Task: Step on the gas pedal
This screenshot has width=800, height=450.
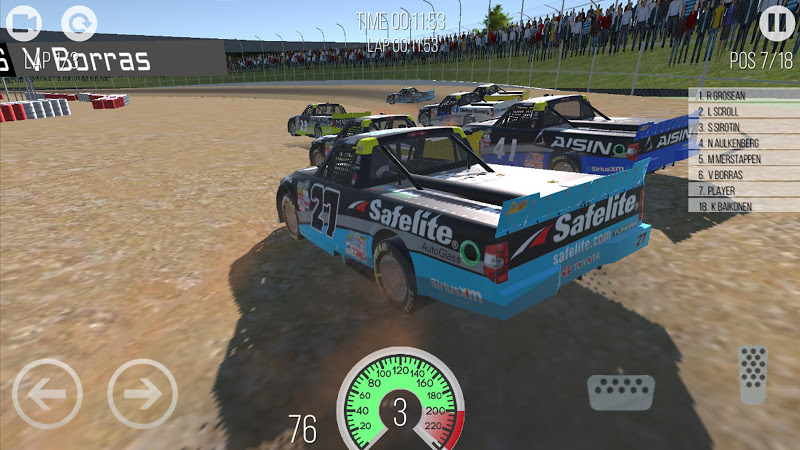Action: click(x=753, y=374)
